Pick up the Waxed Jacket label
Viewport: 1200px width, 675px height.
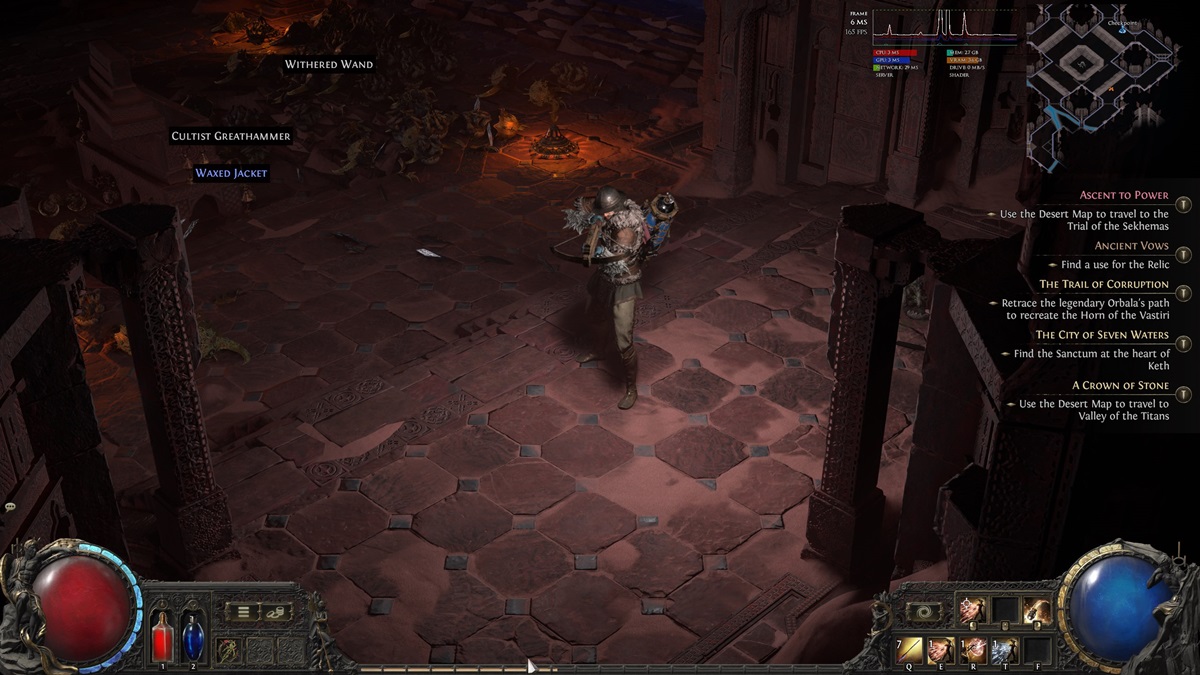click(x=231, y=173)
